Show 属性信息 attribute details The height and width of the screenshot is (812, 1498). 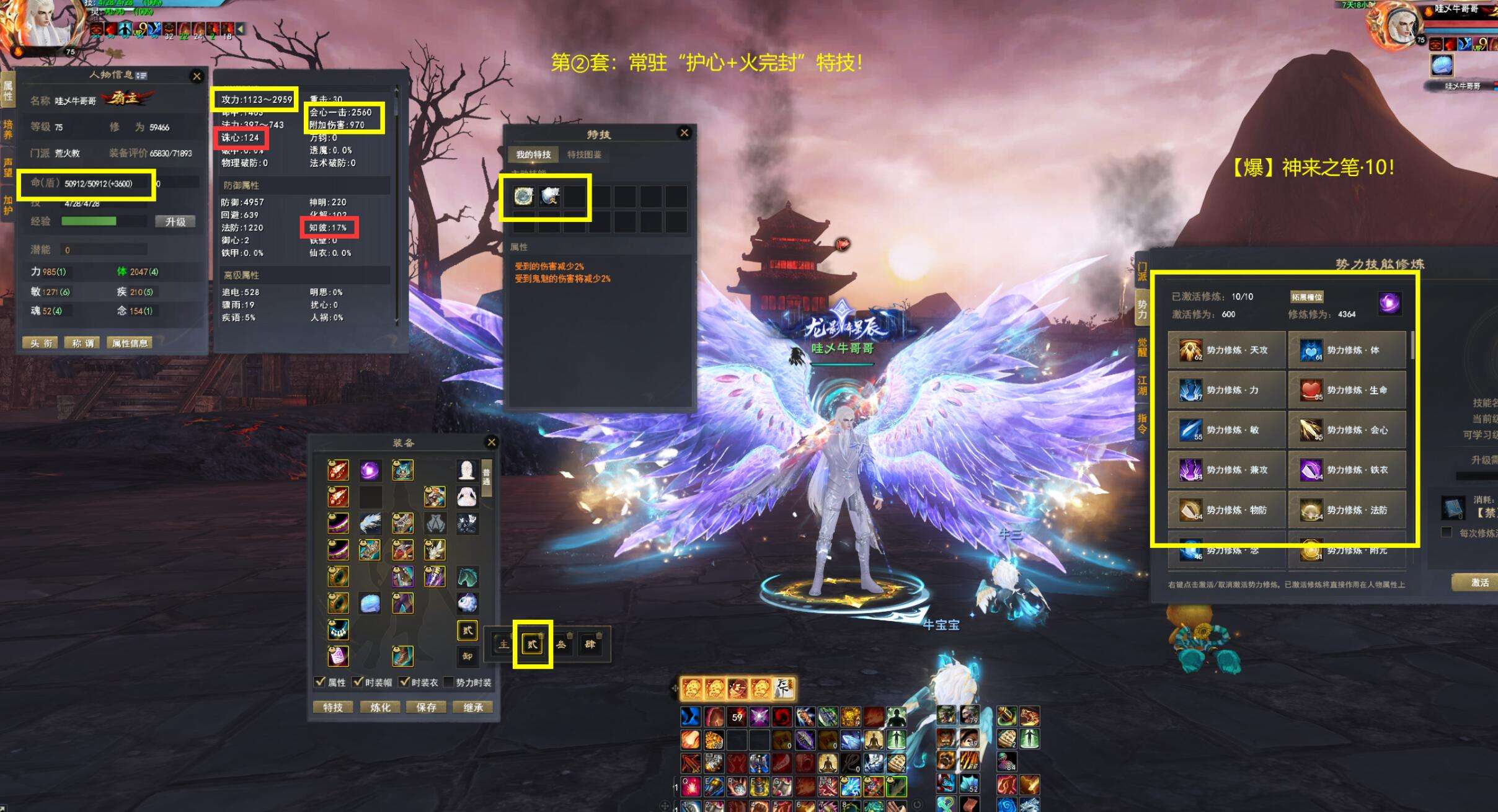[130, 343]
